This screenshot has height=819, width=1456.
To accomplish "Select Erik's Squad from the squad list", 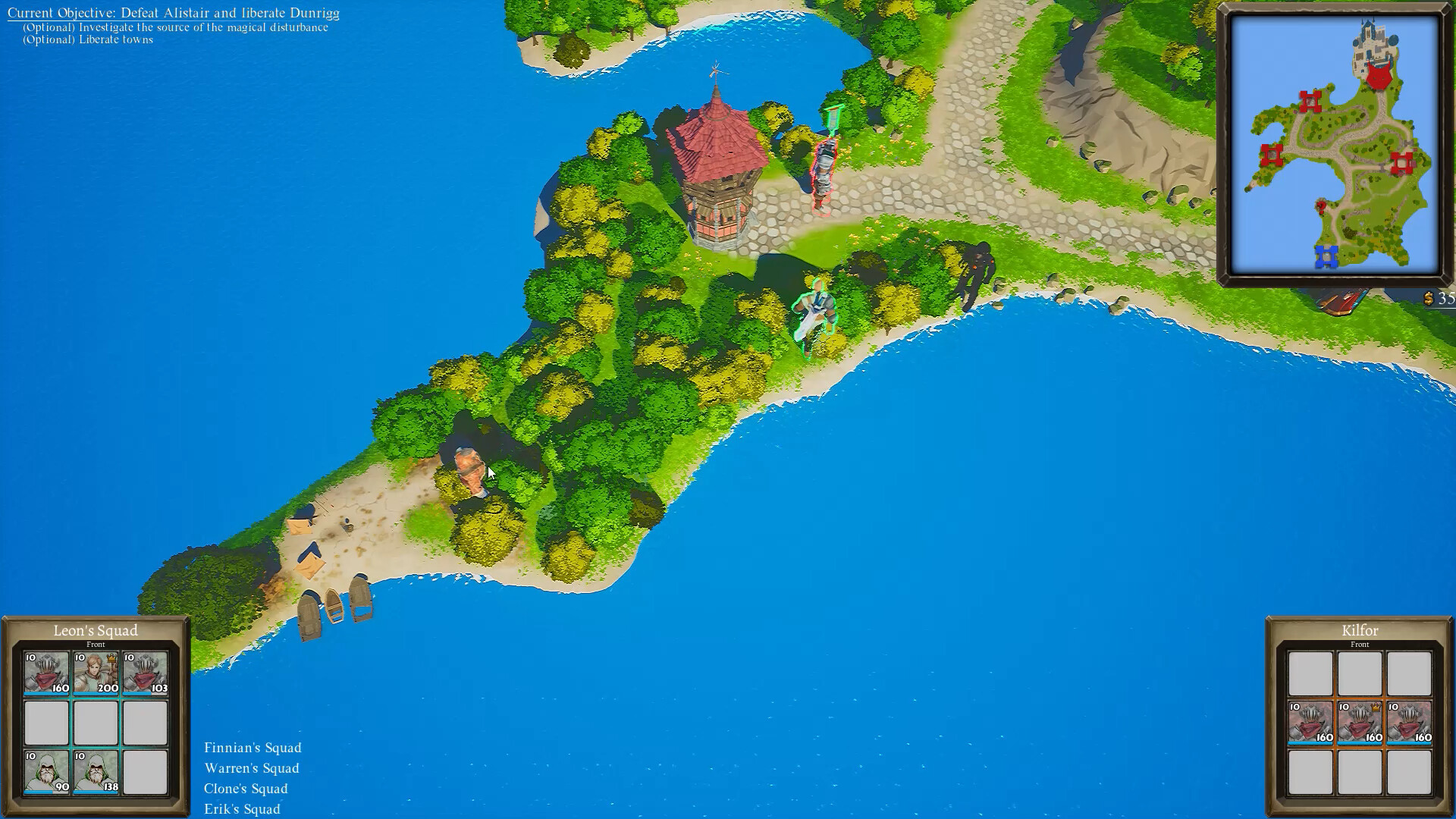I will pos(241,809).
